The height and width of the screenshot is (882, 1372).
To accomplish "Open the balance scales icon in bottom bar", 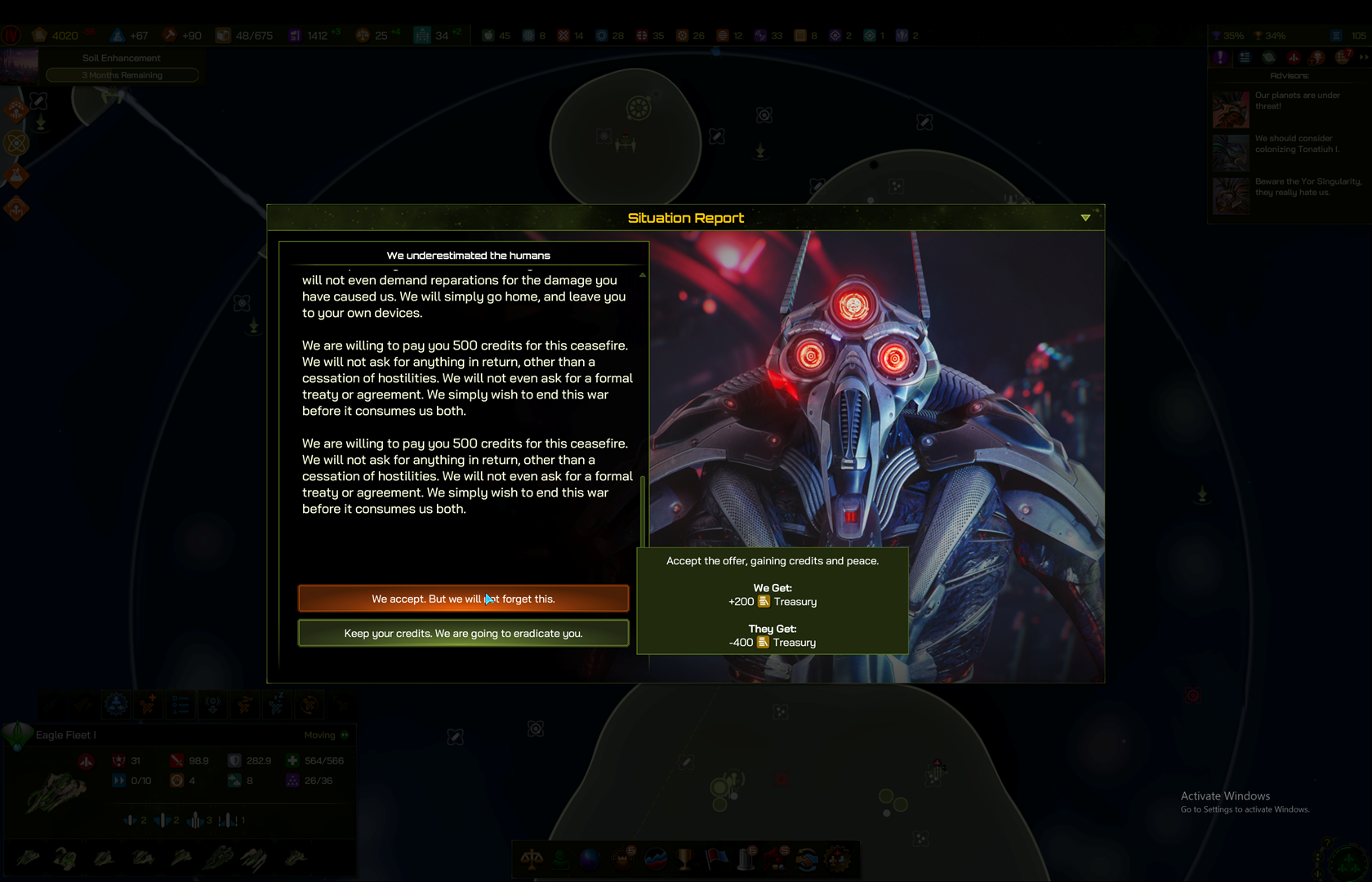I will 532,858.
